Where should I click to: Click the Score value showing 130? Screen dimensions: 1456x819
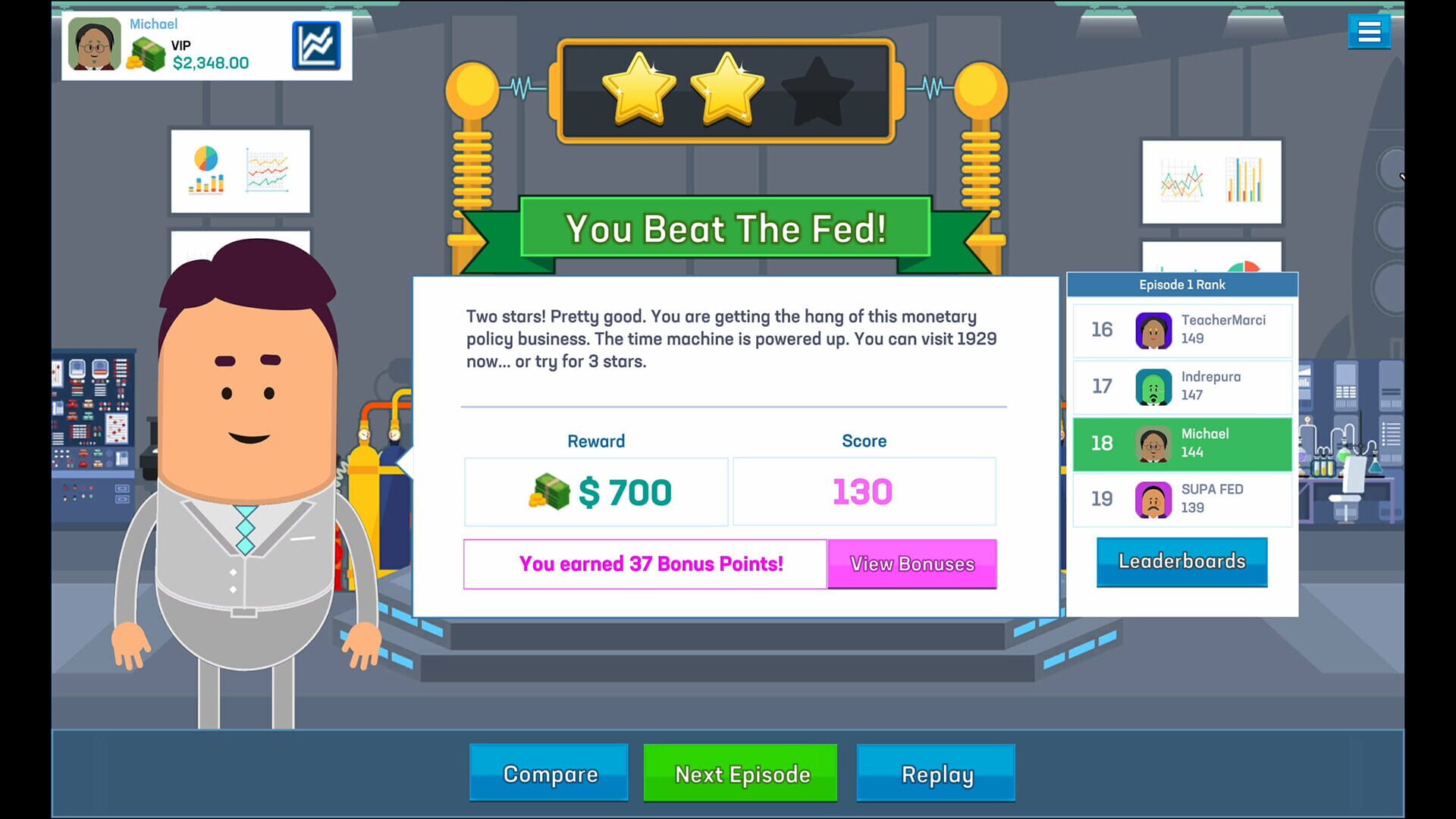pyautogui.click(x=864, y=491)
